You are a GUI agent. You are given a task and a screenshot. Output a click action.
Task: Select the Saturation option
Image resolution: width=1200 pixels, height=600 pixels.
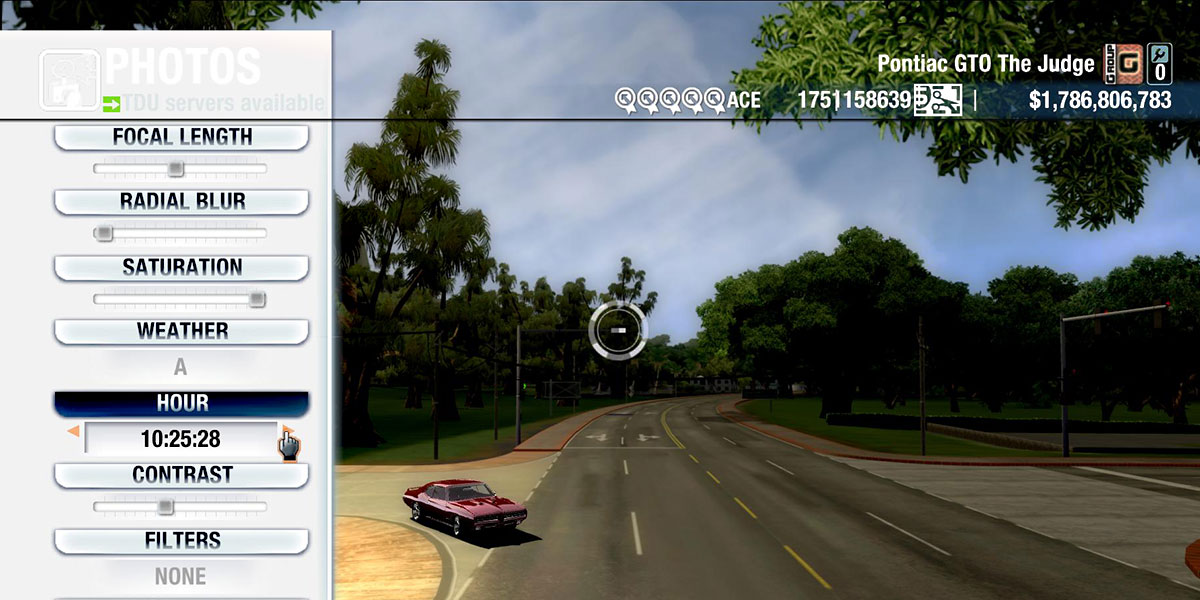tap(181, 267)
